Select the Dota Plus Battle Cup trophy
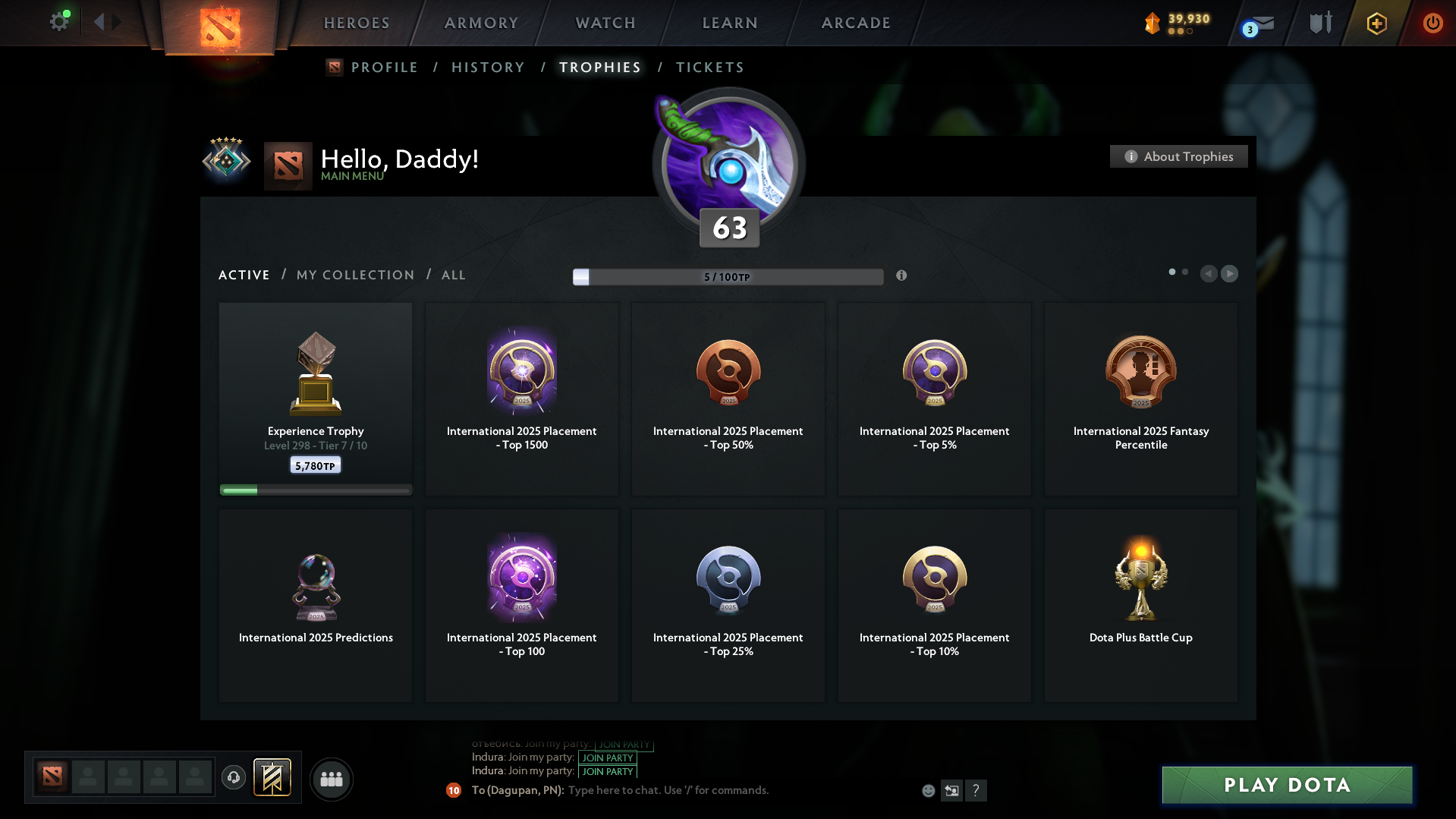The height and width of the screenshot is (819, 1456). pos(1140,605)
